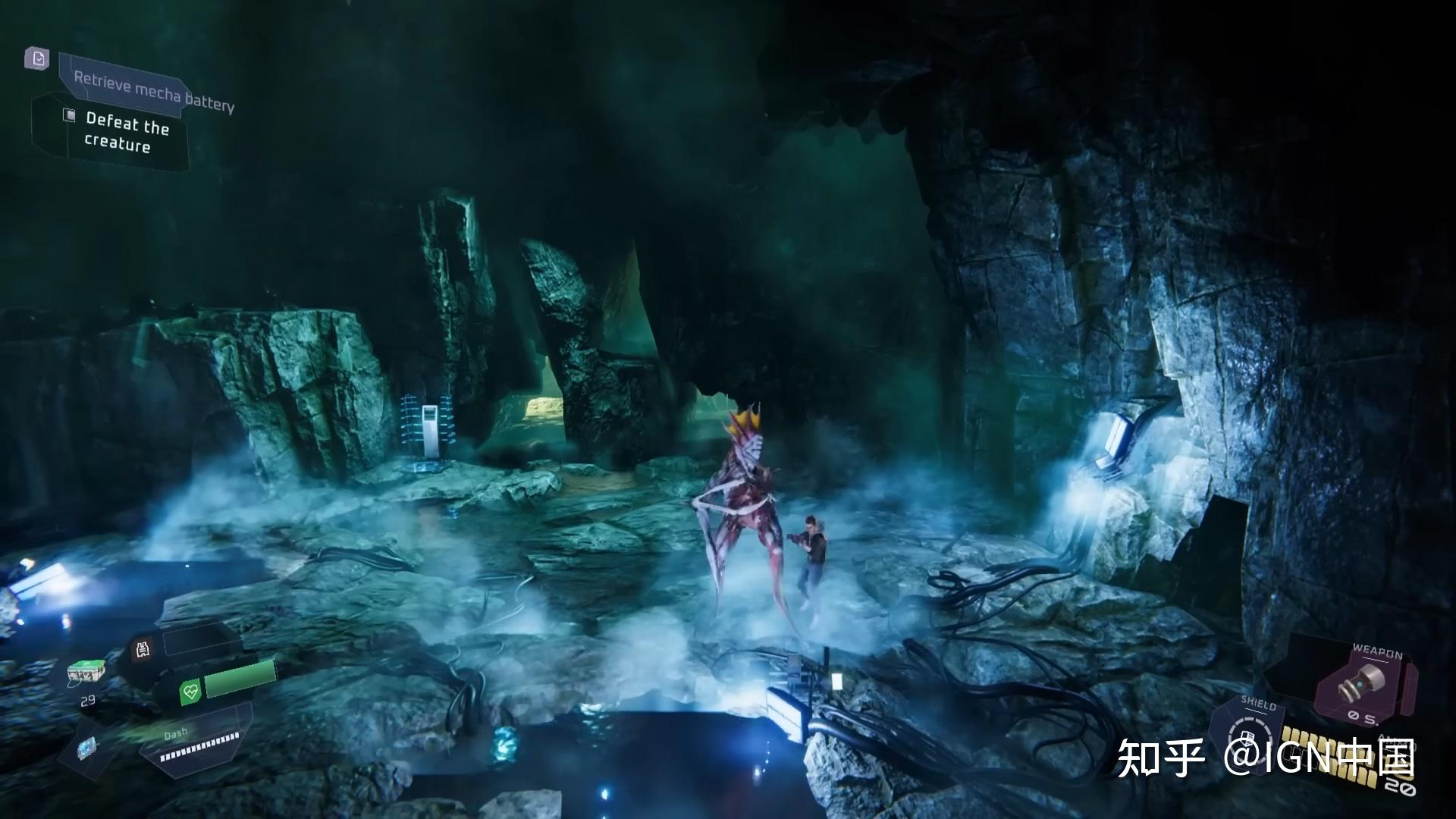Select the Retrieve mecha battery quest title
Screen dimensions: 1456x819
[153, 90]
